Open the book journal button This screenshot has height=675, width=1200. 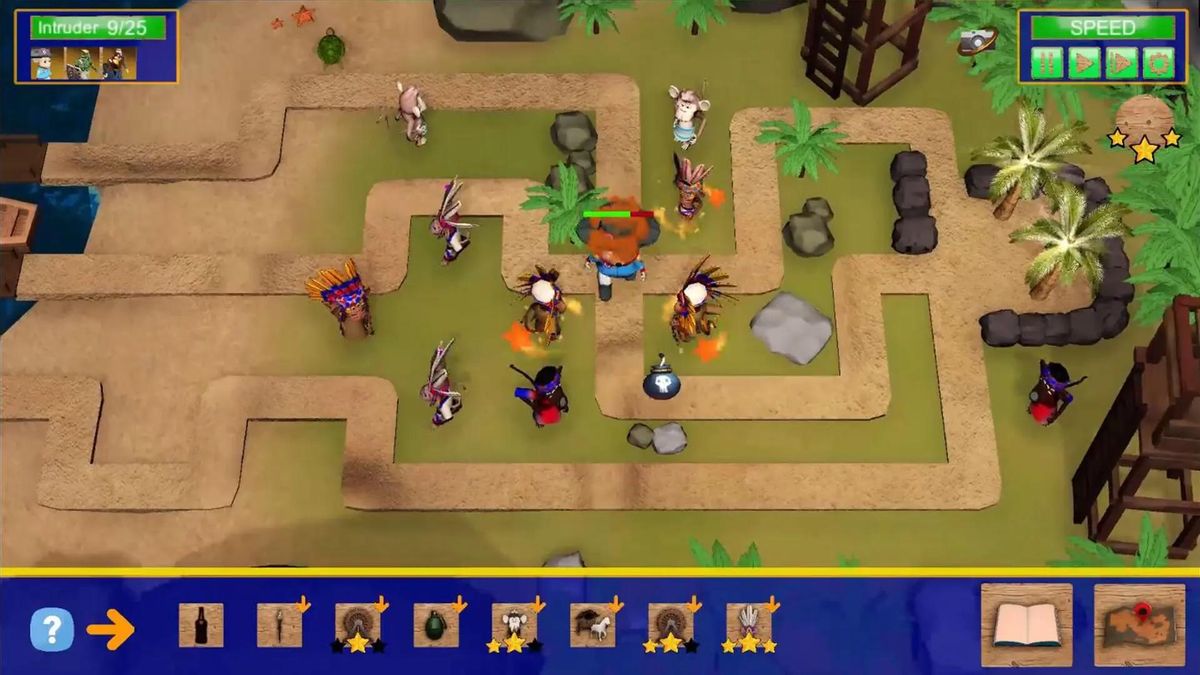1026,625
